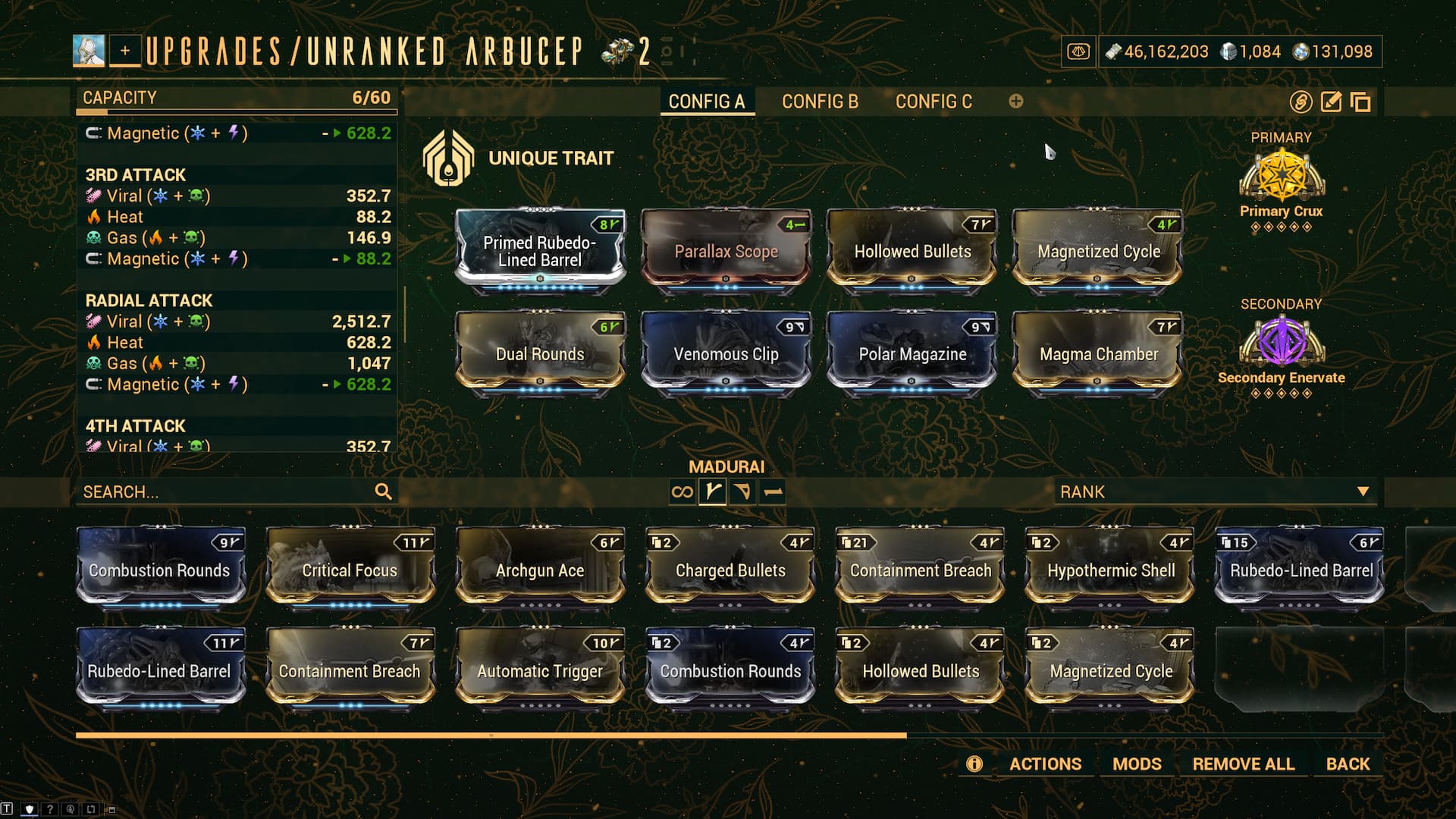Open the Unique Trait icon
The width and height of the screenshot is (1456, 819).
448,158
